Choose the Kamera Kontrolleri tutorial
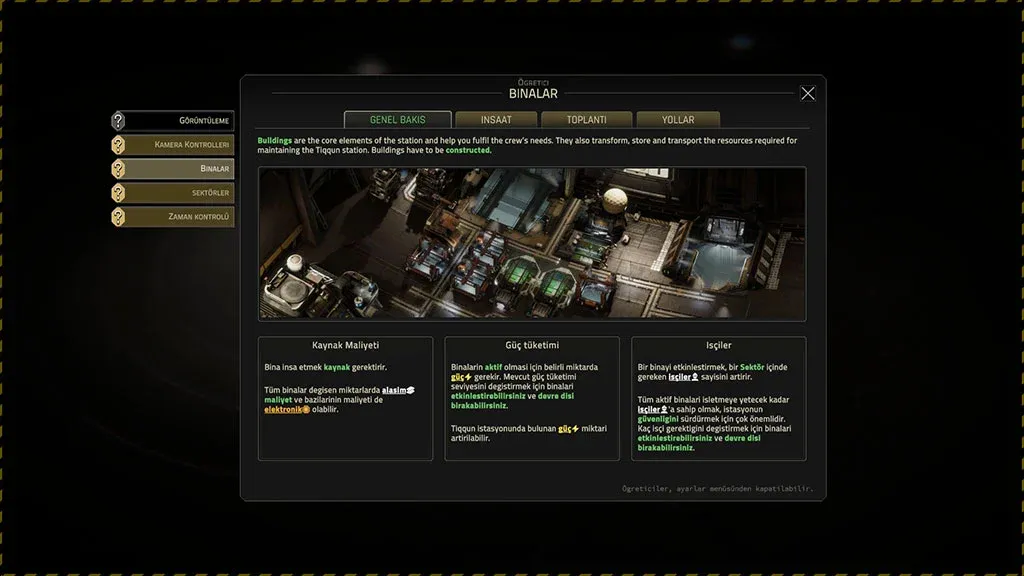 [x=173, y=145]
